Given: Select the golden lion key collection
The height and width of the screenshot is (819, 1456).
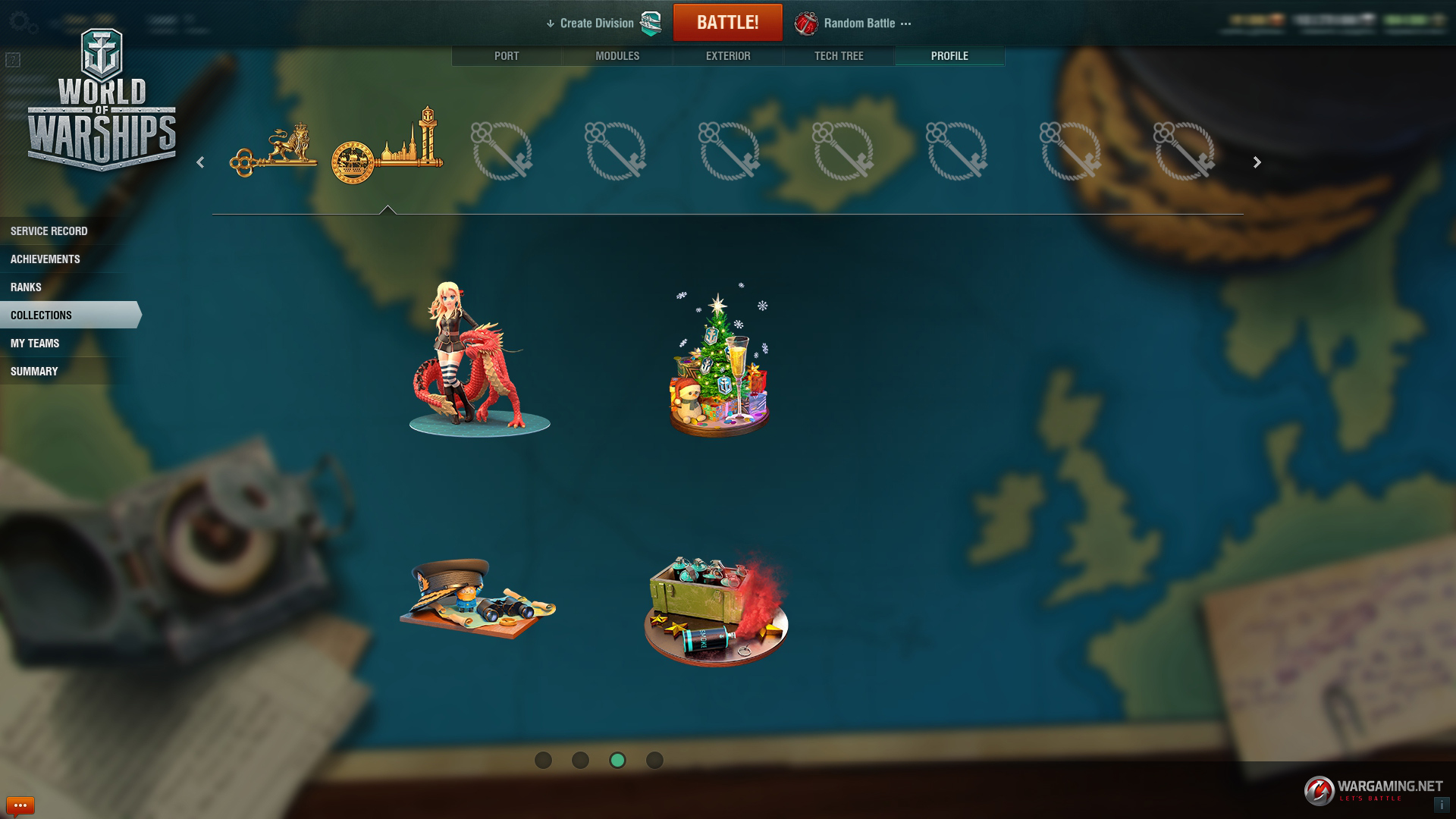Looking at the screenshot, I should click(274, 150).
